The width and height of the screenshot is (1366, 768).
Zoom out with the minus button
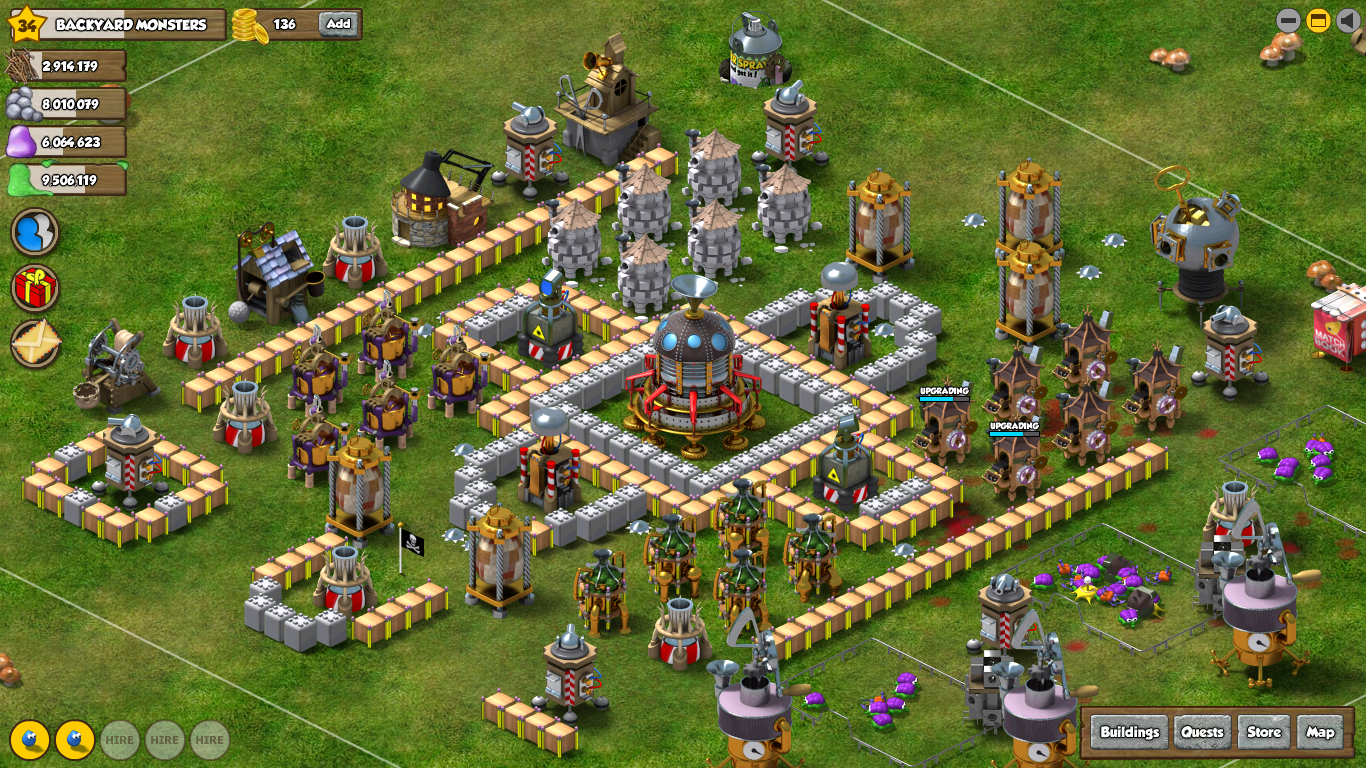click(x=1288, y=20)
